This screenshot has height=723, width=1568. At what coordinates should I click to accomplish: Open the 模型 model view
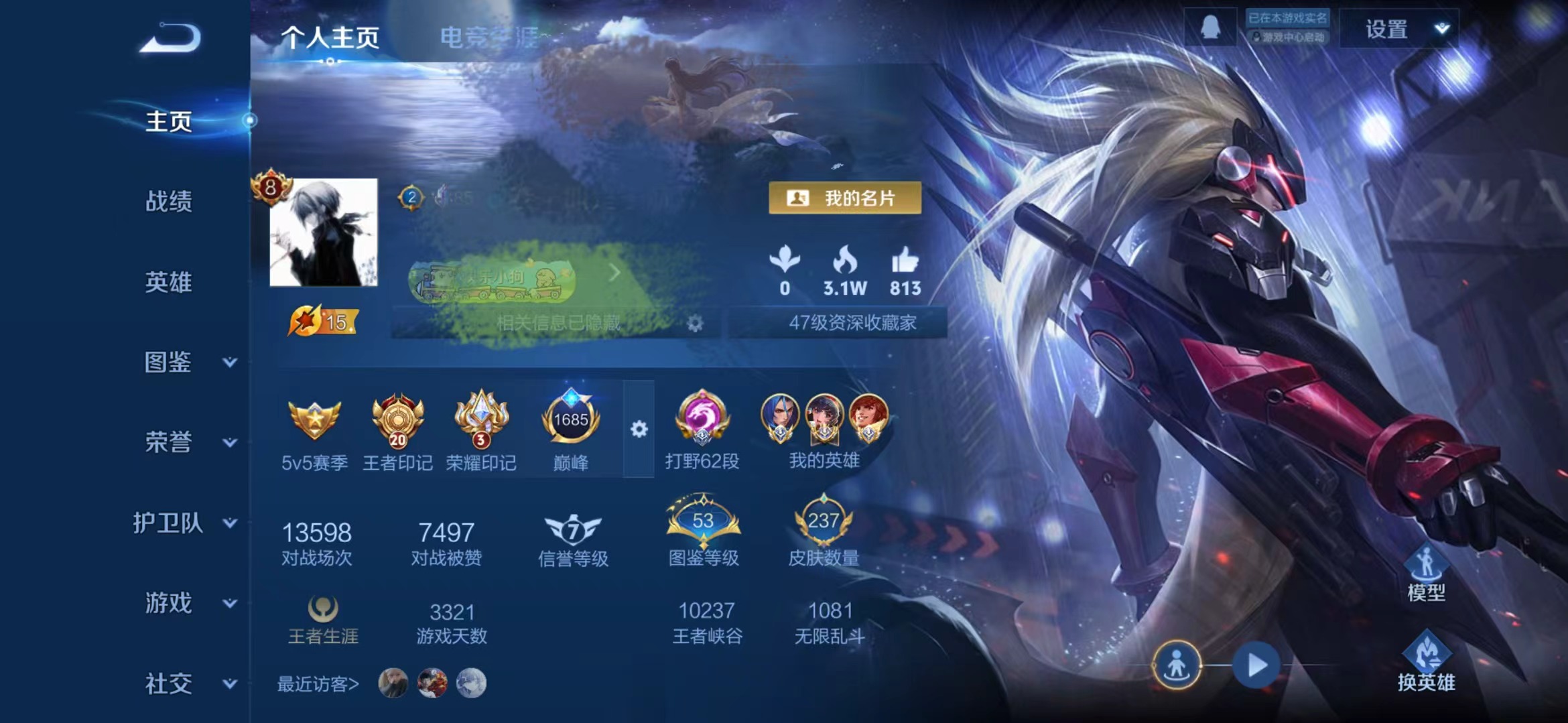coord(1426,574)
